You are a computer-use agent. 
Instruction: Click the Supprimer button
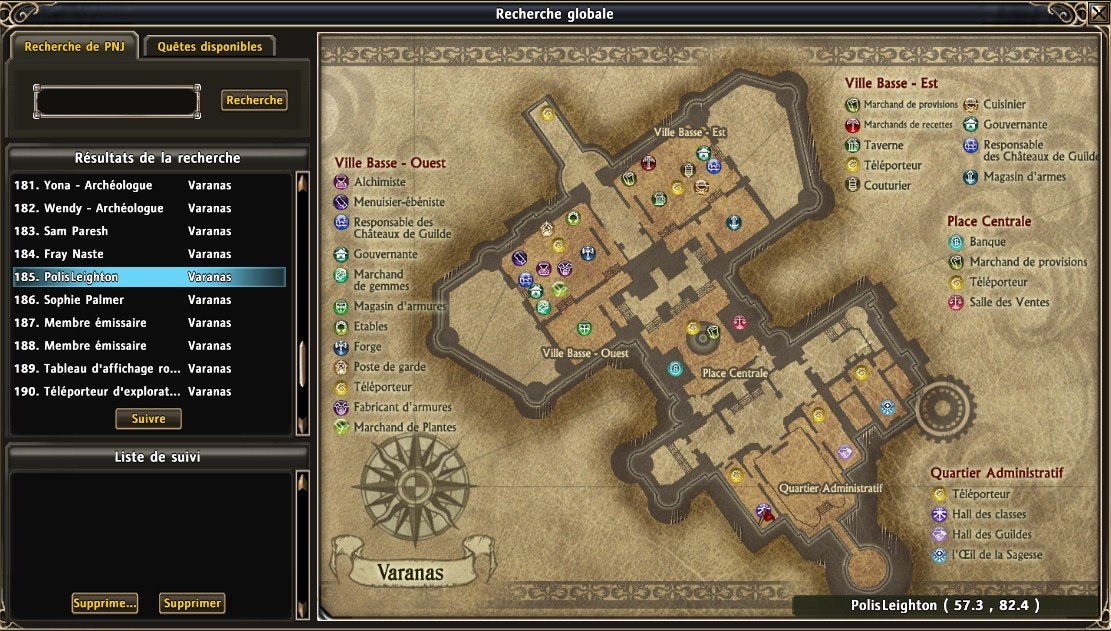(x=192, y=603)
